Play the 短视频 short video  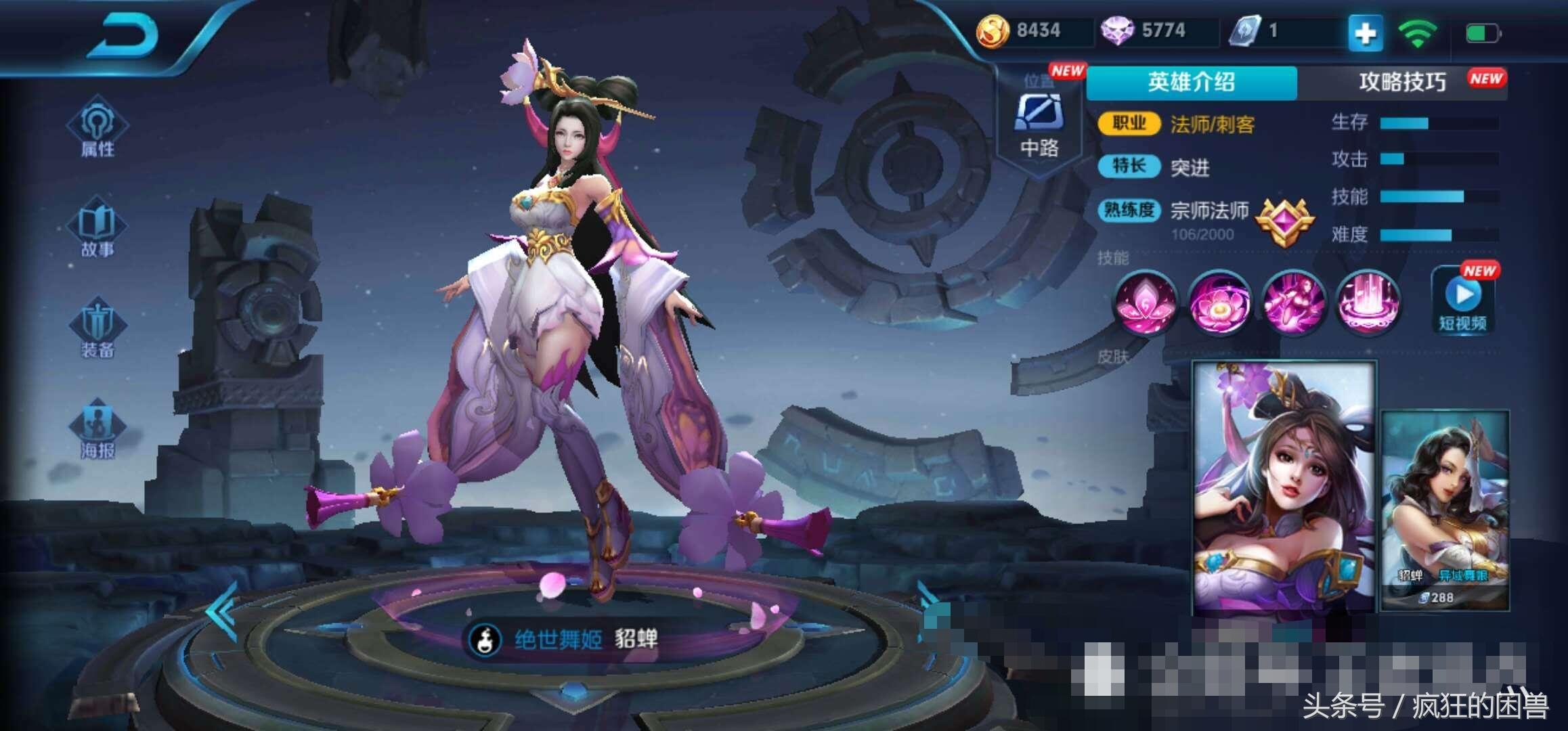click(x=1464, y=301)
